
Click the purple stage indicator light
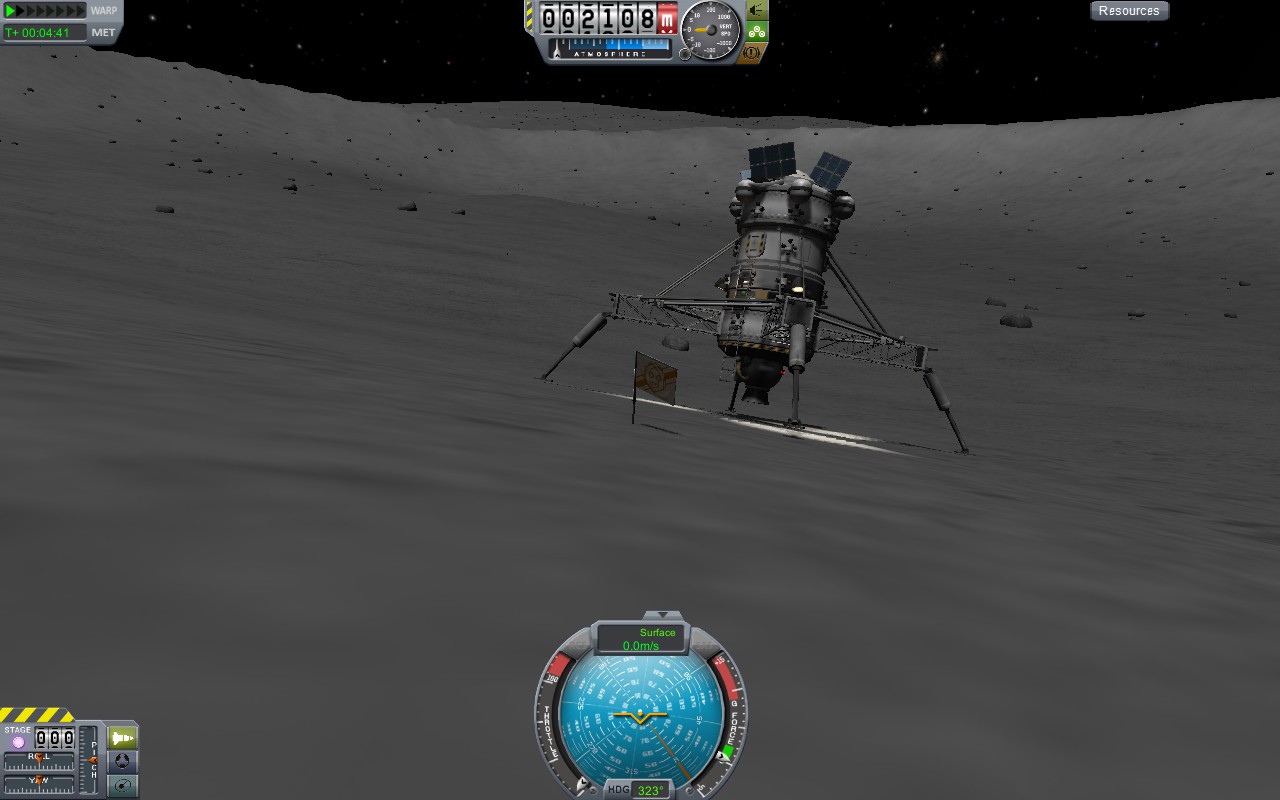point(18,742)
